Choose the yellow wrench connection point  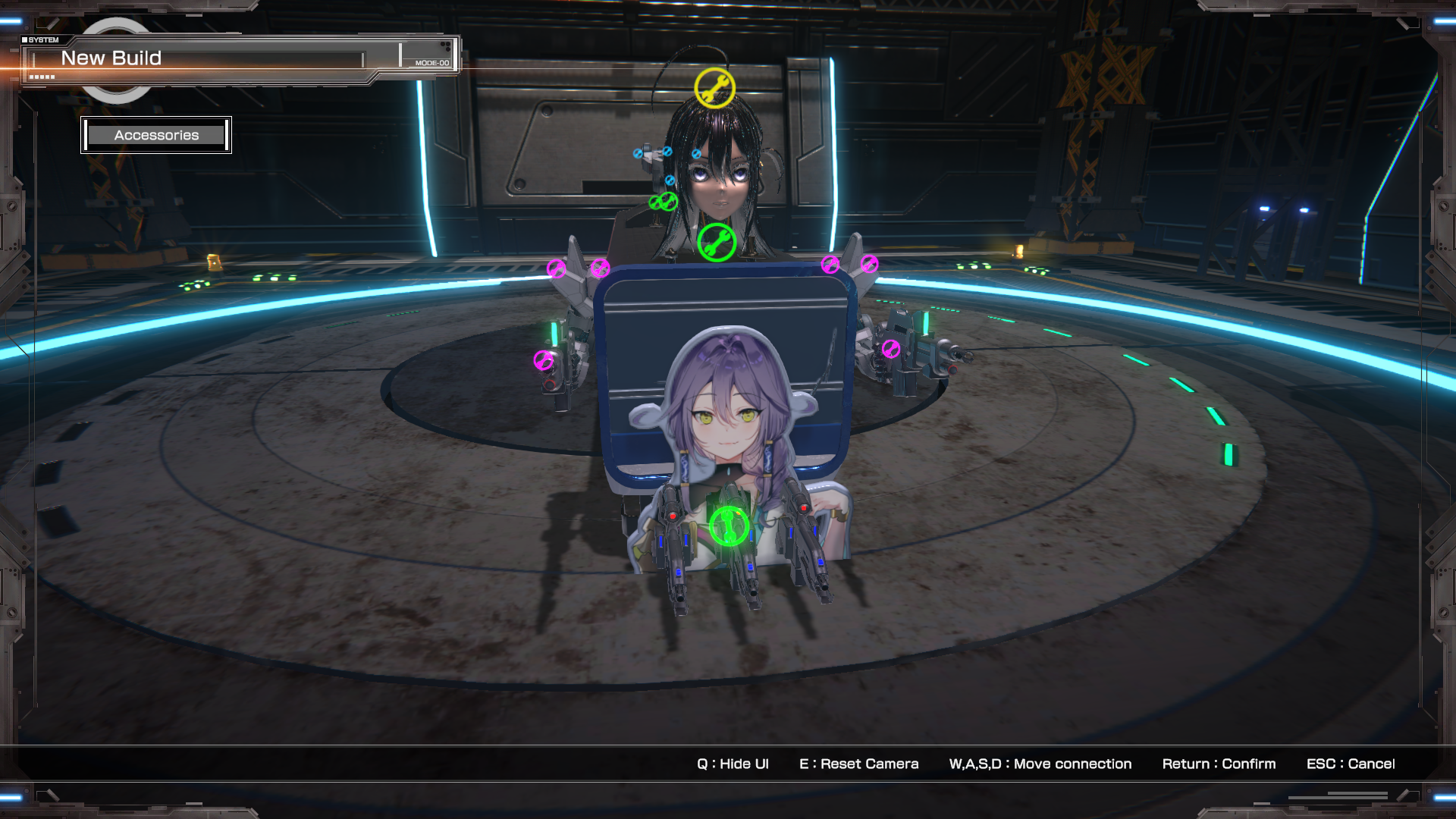714,88
